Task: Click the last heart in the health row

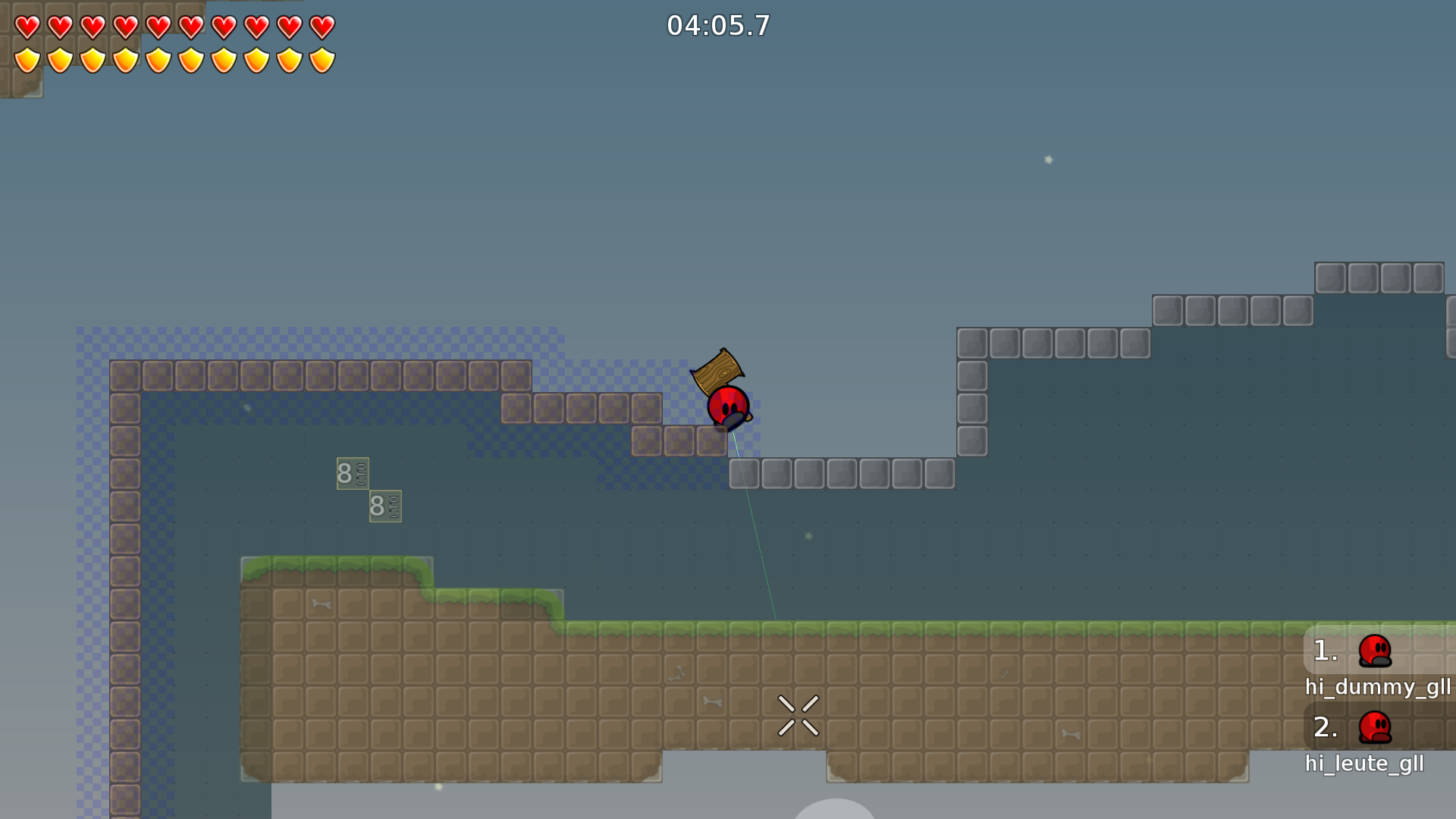Action: tap(322, 25)
